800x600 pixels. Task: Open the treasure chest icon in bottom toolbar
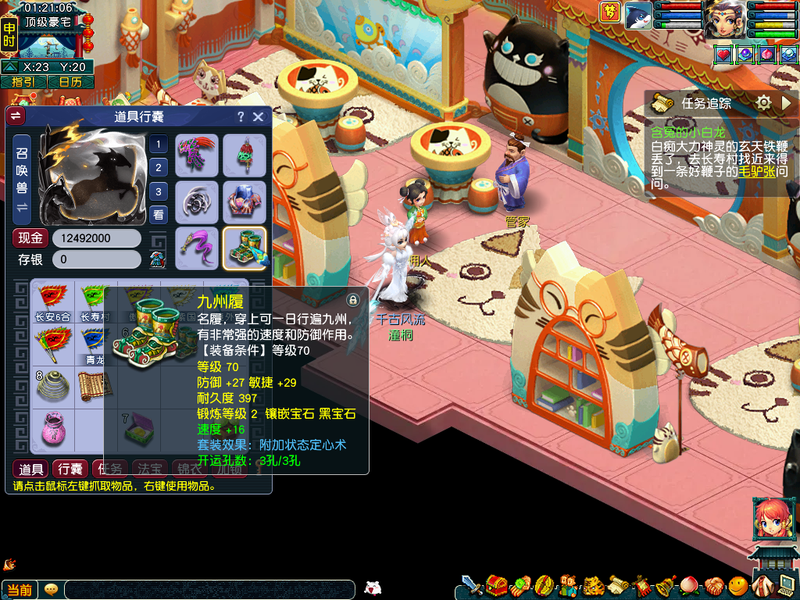(496, 584)
